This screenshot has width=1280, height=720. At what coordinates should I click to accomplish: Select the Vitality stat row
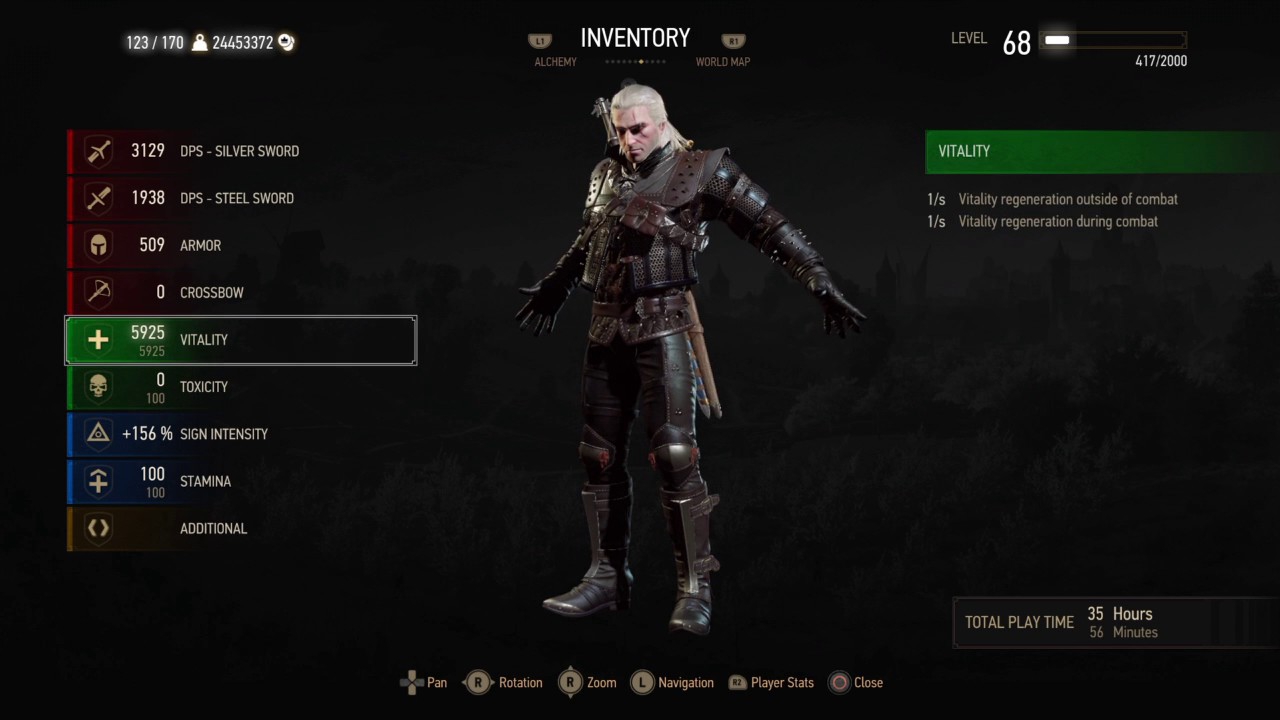tap(240, 340)
